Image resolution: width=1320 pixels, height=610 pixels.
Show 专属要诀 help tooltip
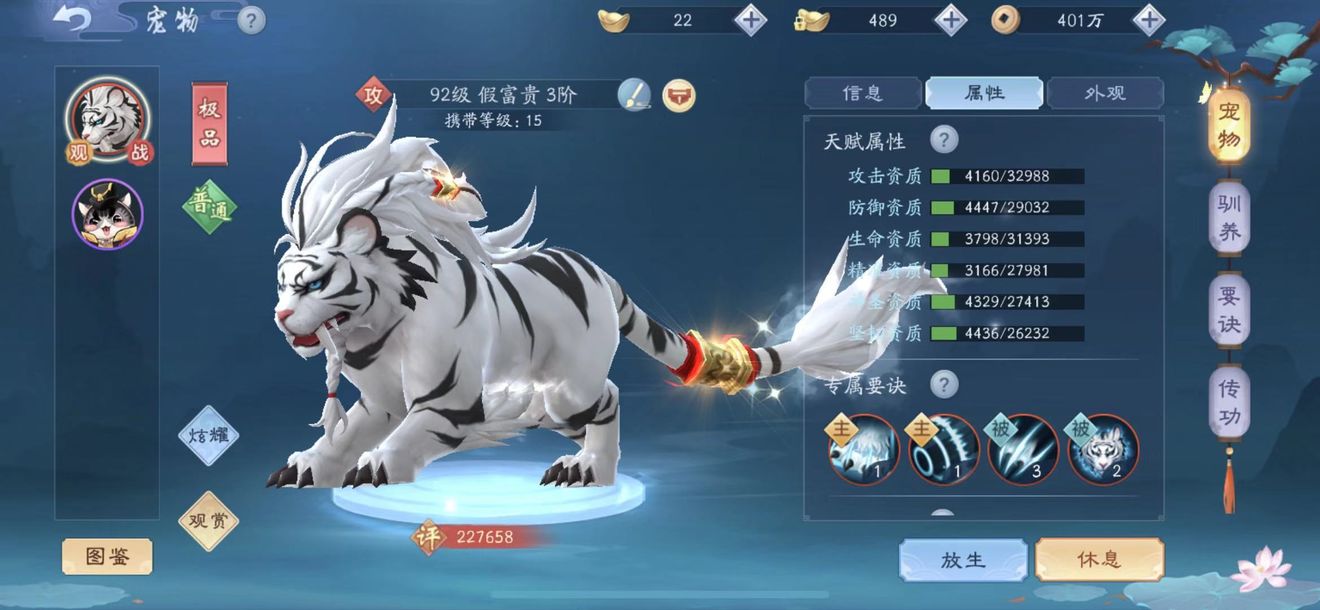(944, 384)
